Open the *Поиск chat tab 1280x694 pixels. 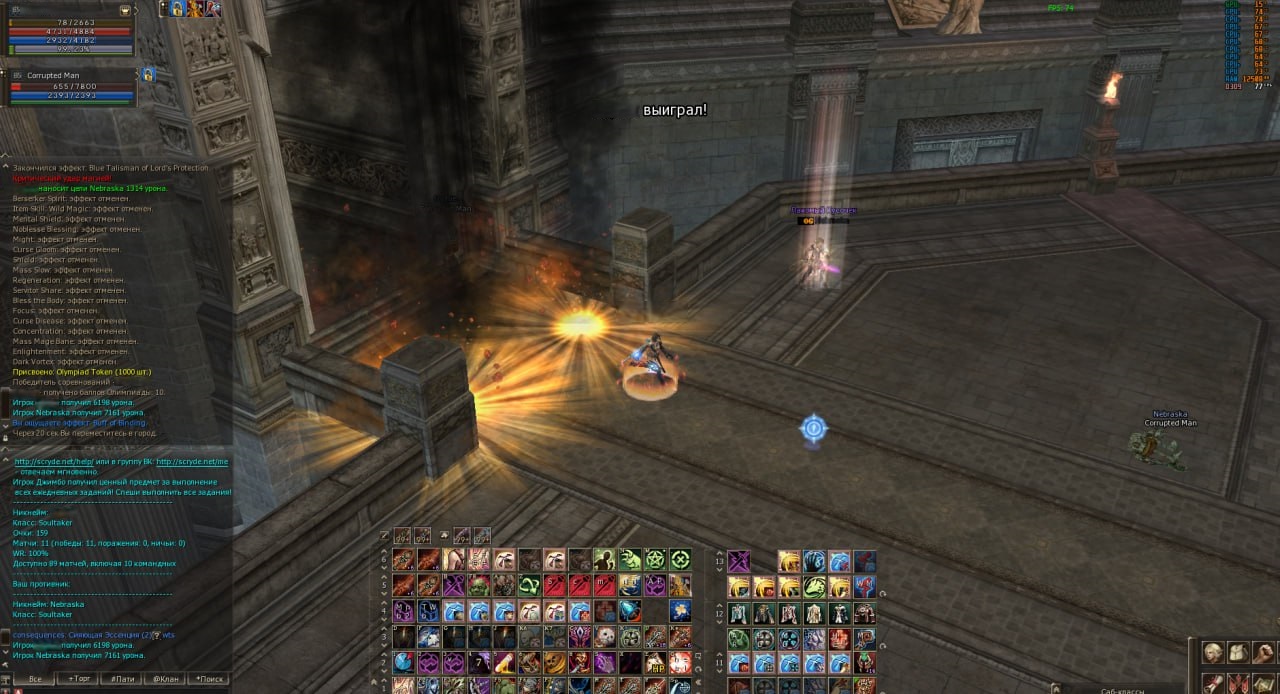[x=208, y=679]
